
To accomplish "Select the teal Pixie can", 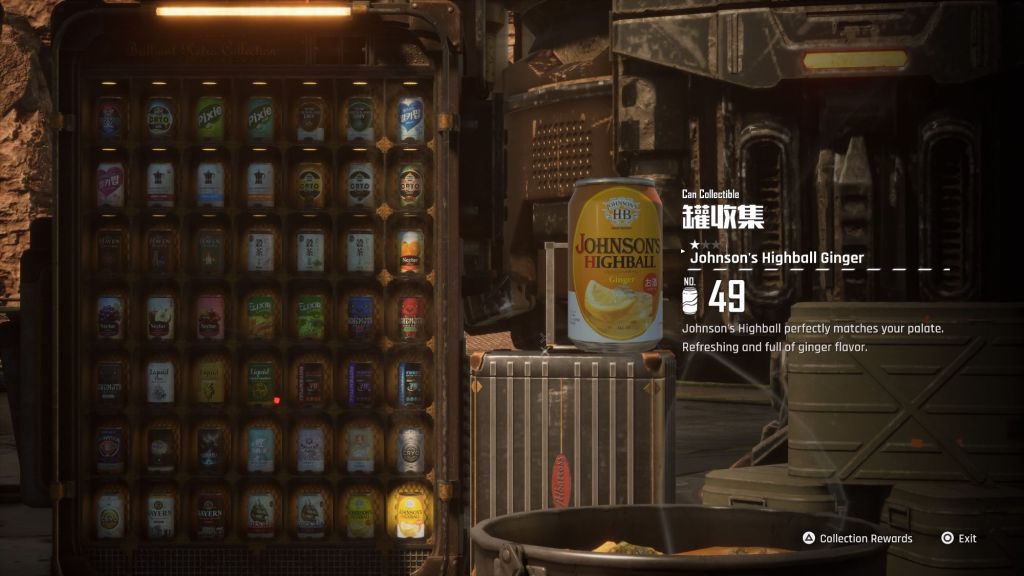I will coord(260,119).
